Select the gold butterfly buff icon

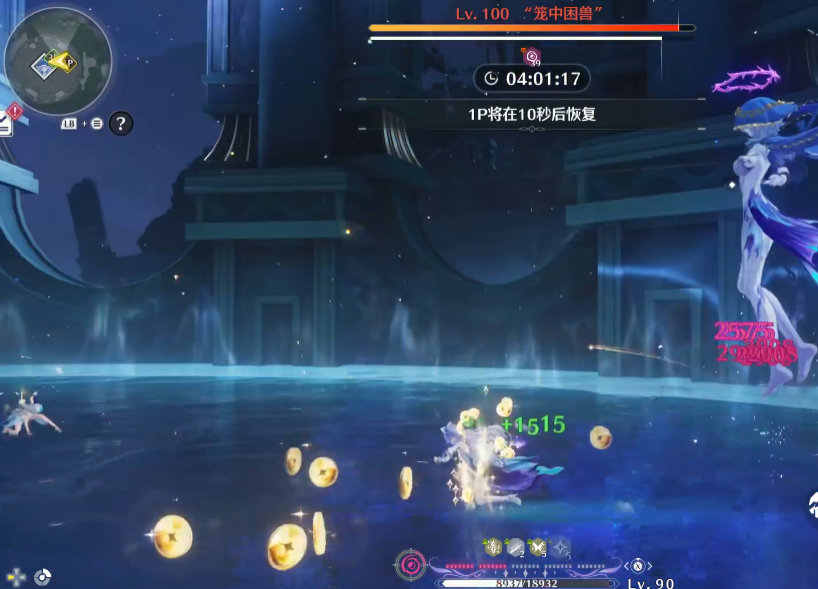point(538,547)
